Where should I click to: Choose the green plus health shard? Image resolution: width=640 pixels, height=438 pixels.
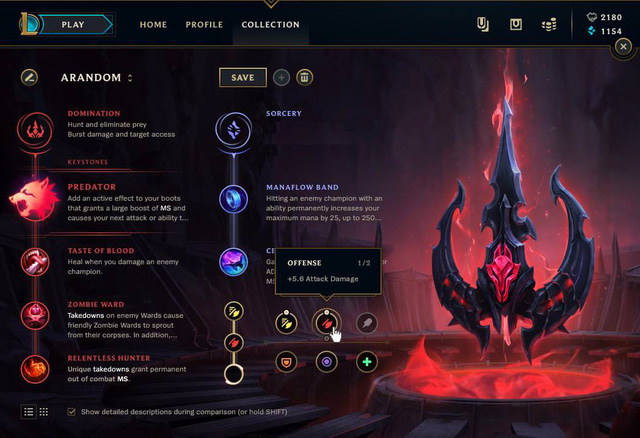tap(367, 361)
